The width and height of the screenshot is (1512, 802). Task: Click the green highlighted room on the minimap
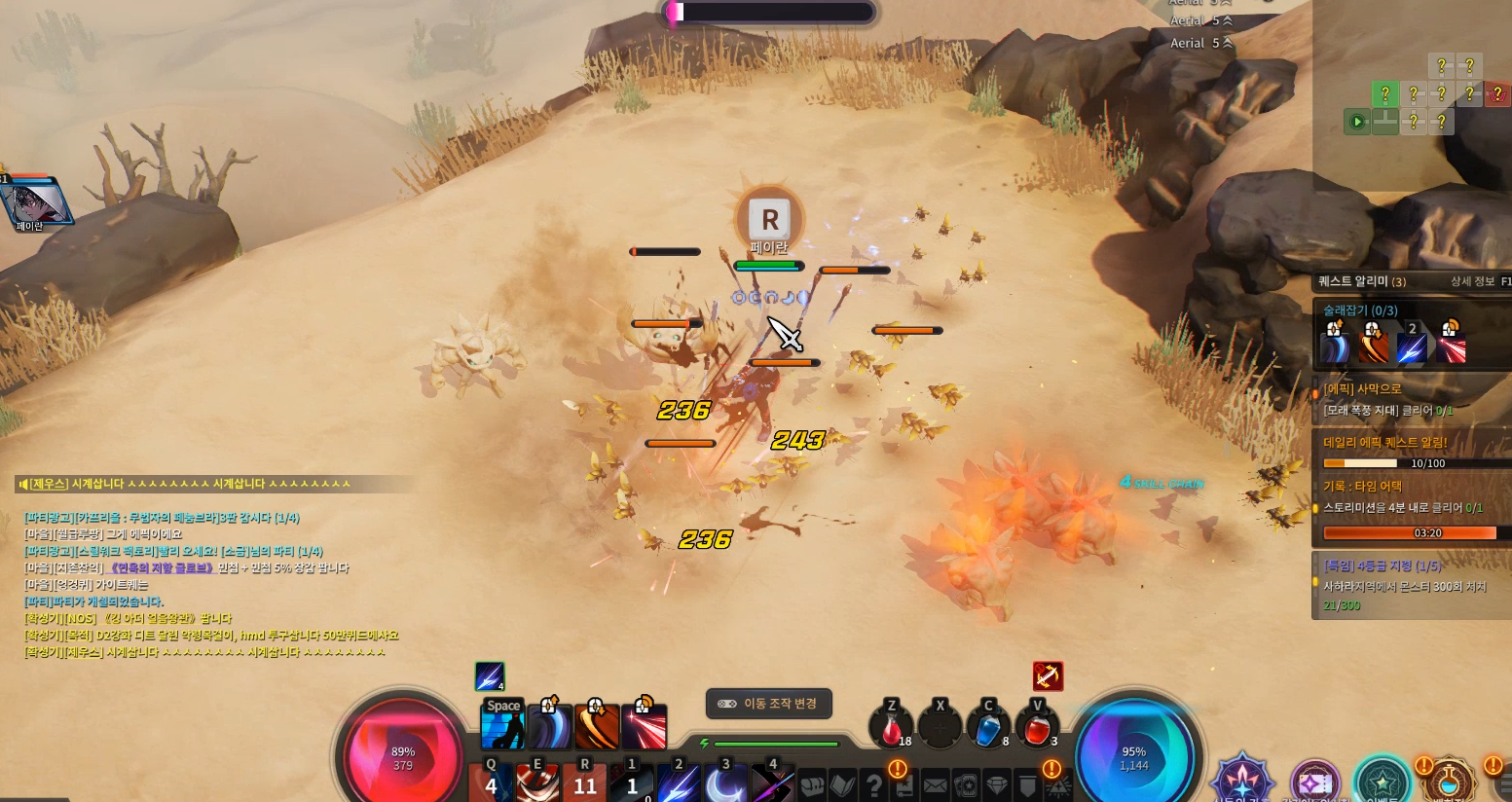[x=1384, y=94]
